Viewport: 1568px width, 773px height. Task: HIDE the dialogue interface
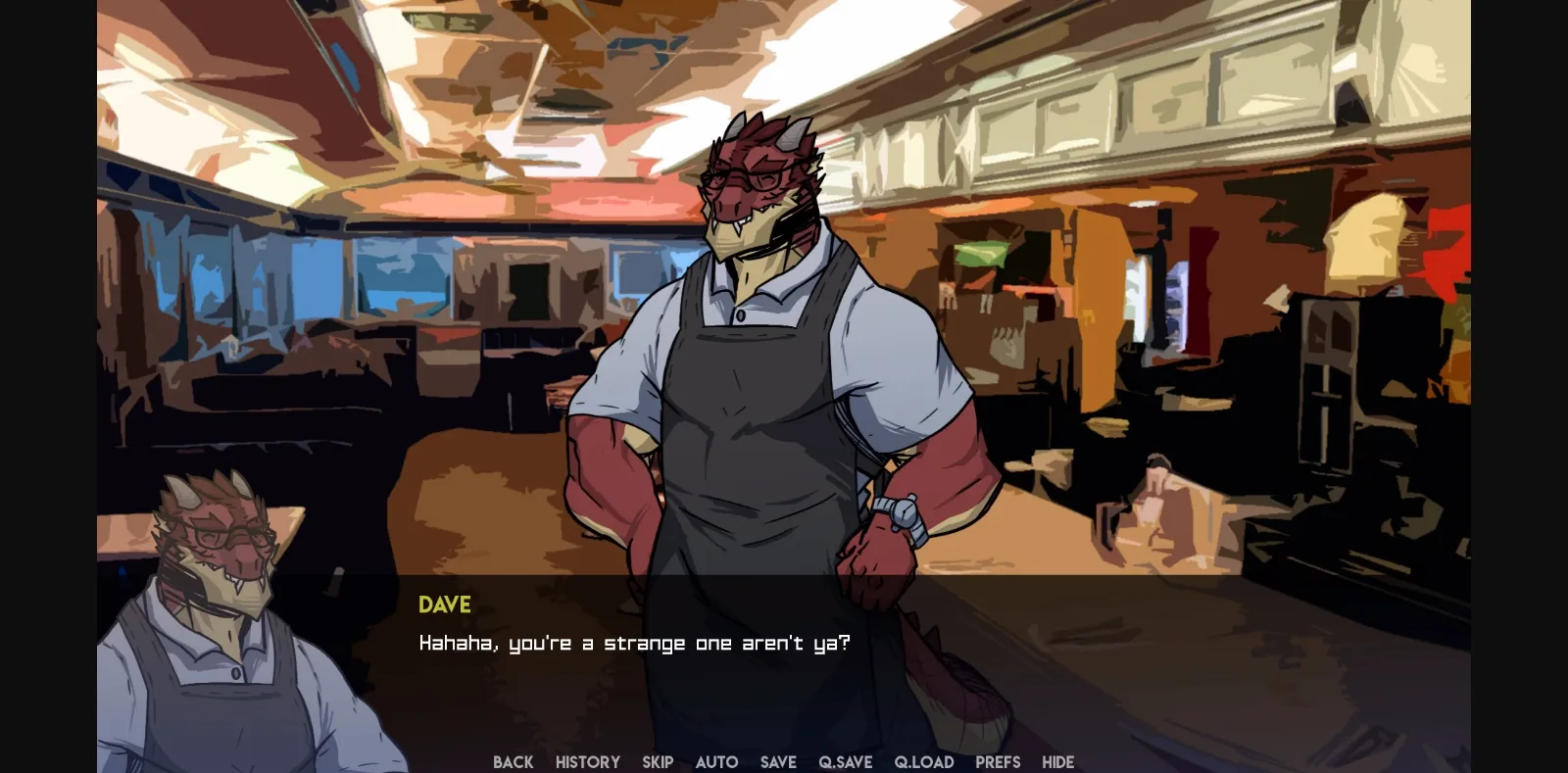[1057, 762]
